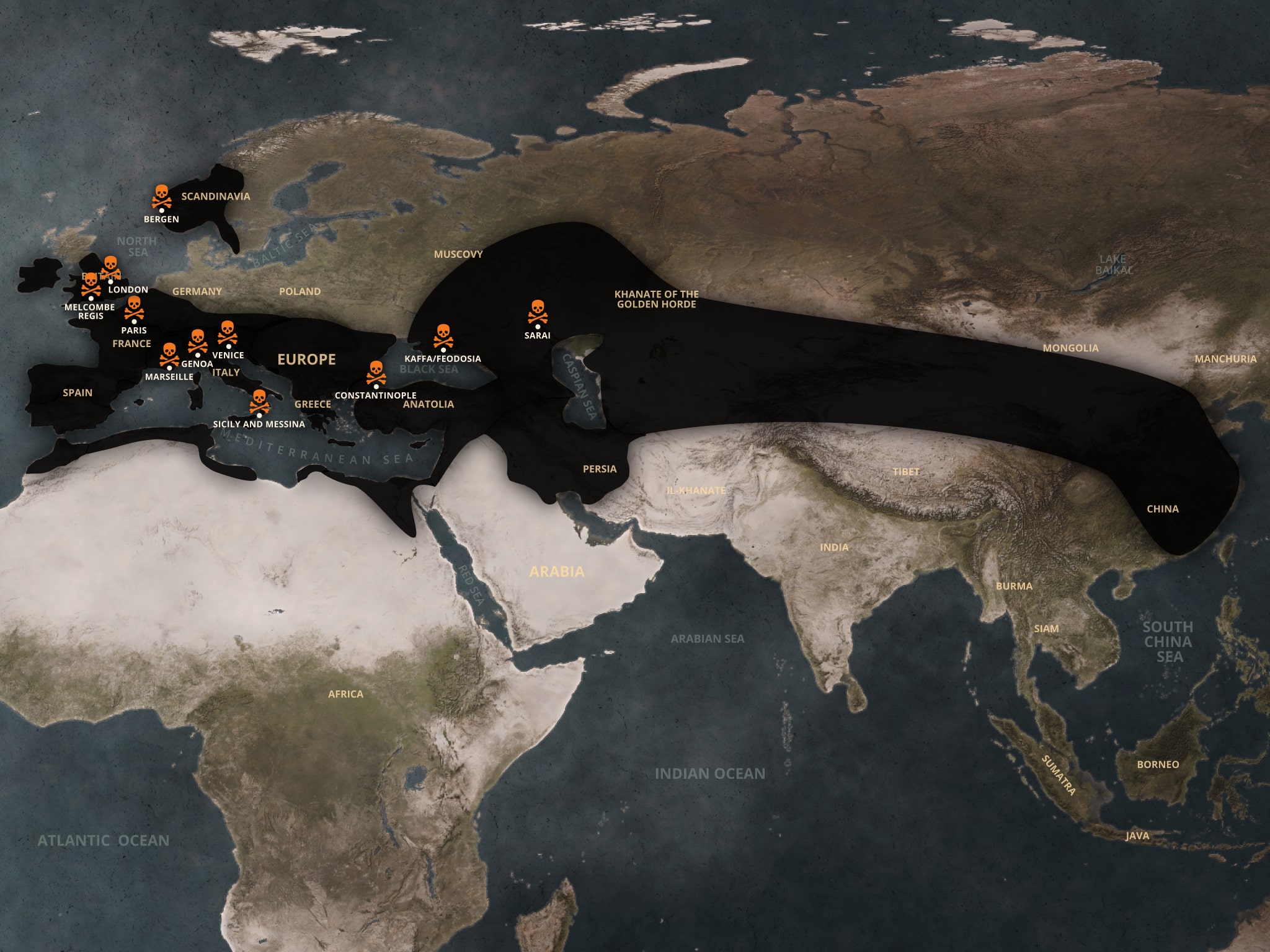Viewport: 1270px width, 952px height.
Task: Open the Genoa skull marker
Action: pyautogui.click(x=197, y=341)
